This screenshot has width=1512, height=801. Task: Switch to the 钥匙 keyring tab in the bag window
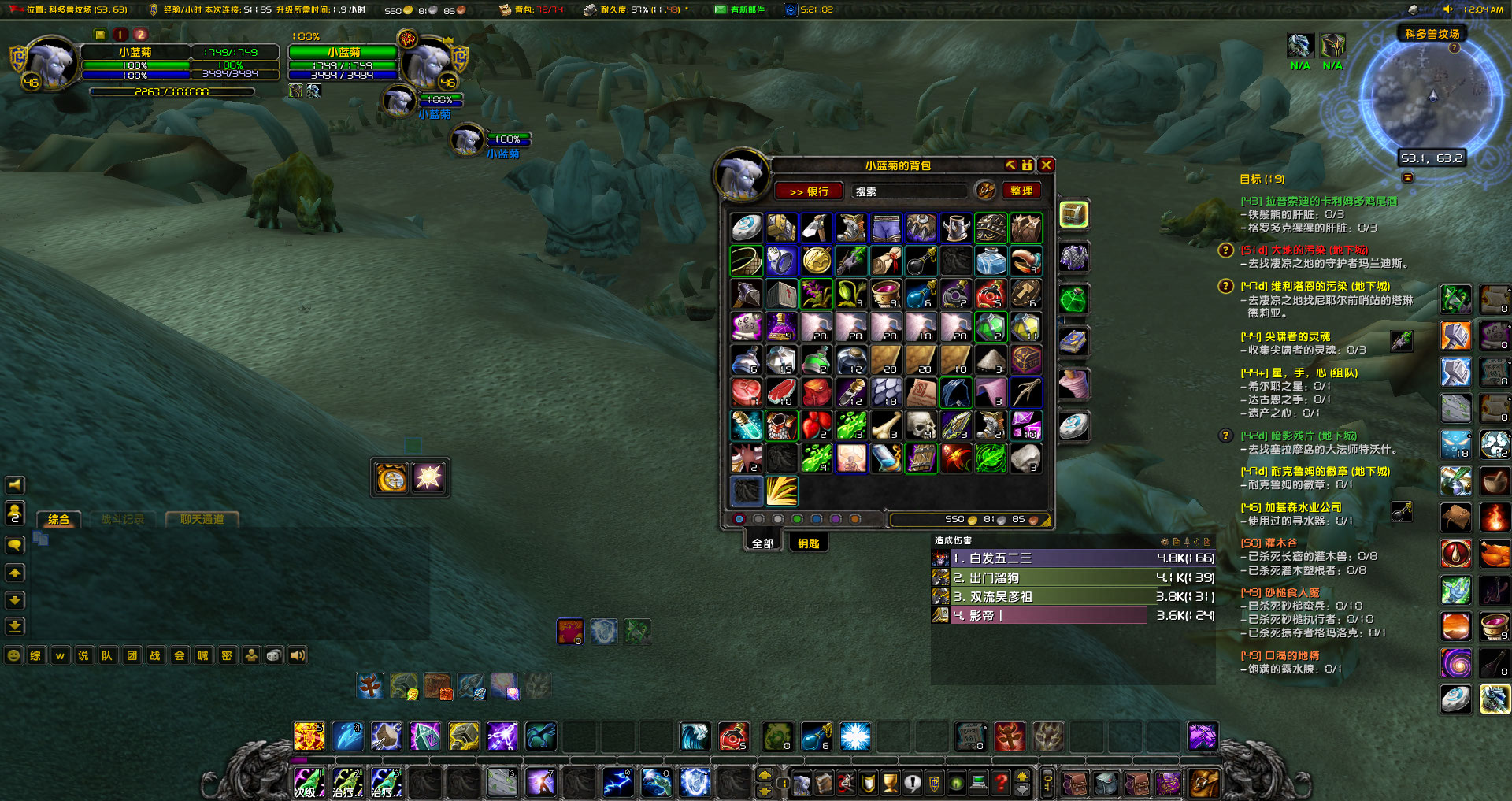(808, 543)
